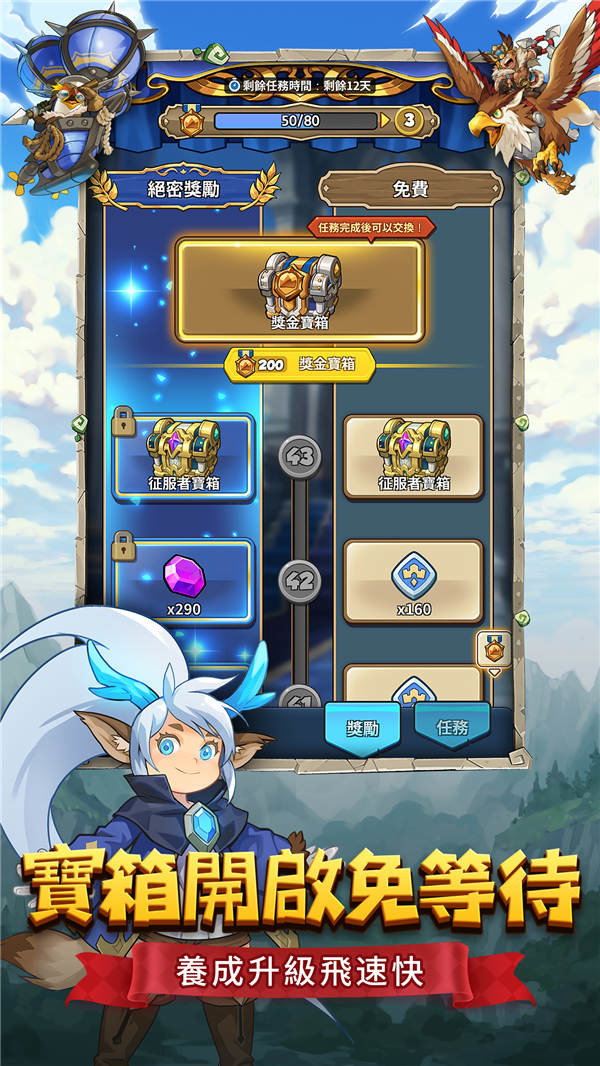Tap the level 42 tier marker
The width and height of the screenshot is (600, 1066).
click(x=299, y=581)
